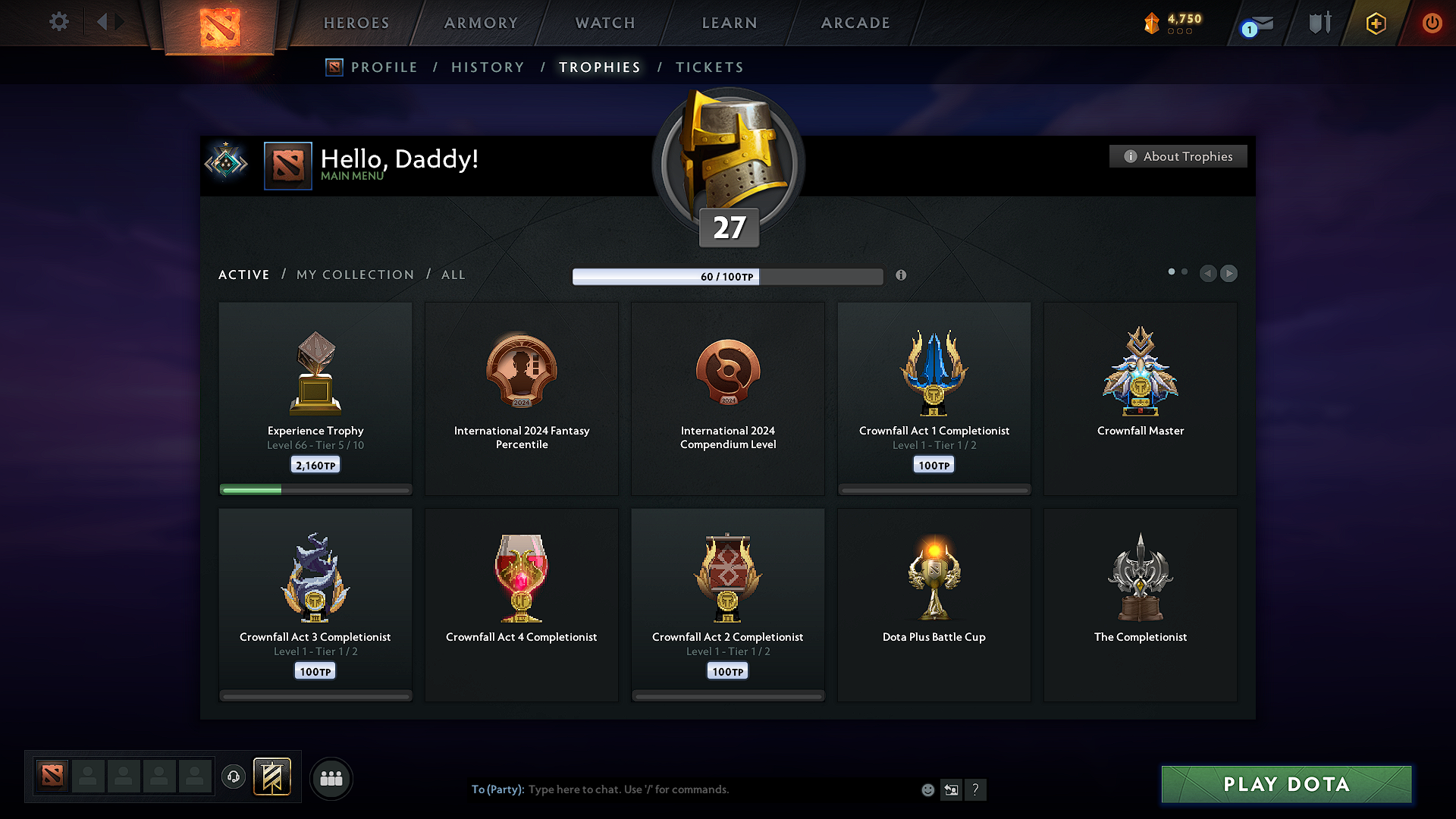This screenshot has width=1456, height=819.
Task: Click the previous page arrow
Action: point(1208,274)
